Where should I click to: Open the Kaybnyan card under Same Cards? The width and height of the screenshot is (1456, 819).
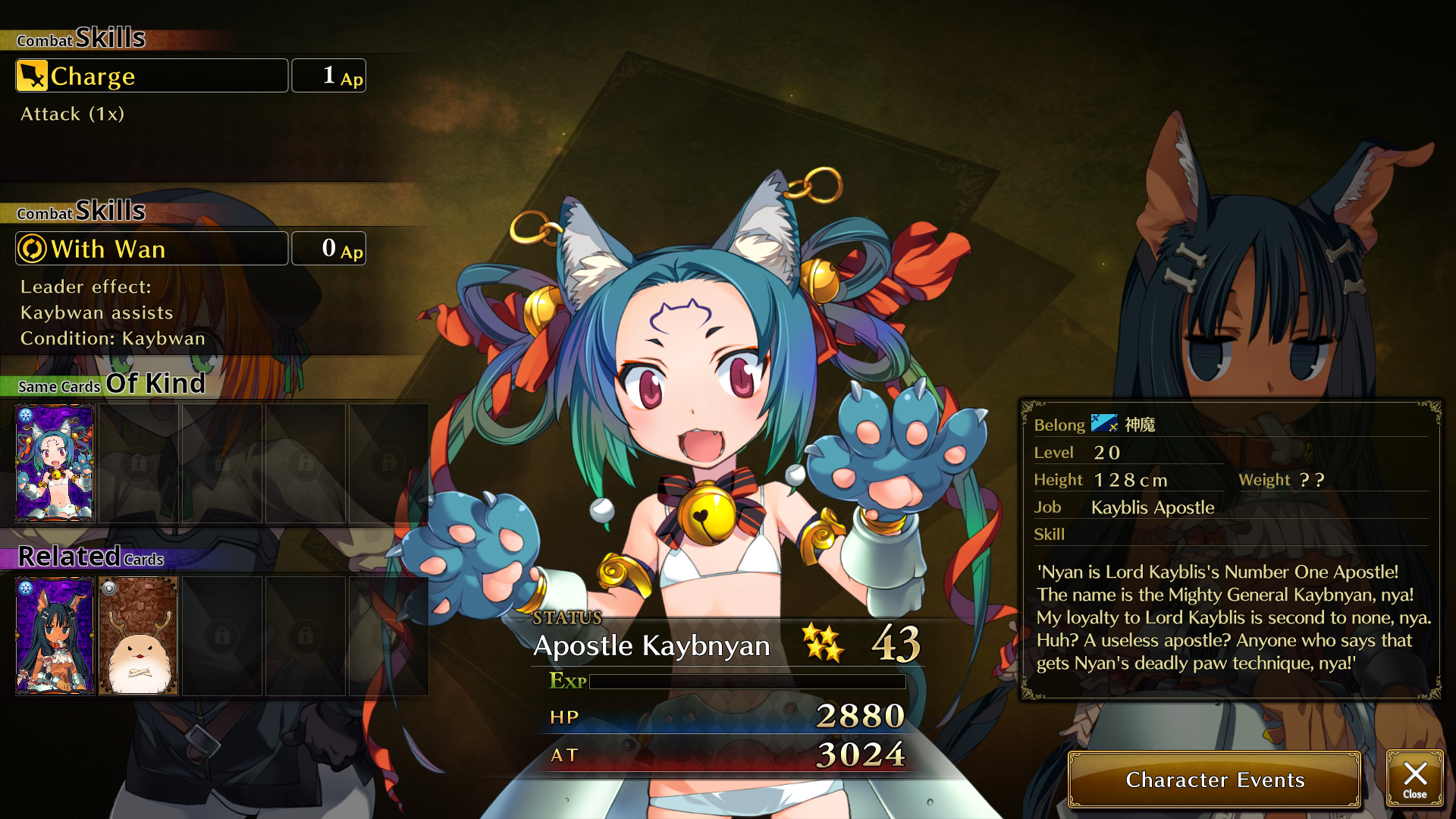pos(55,463)
